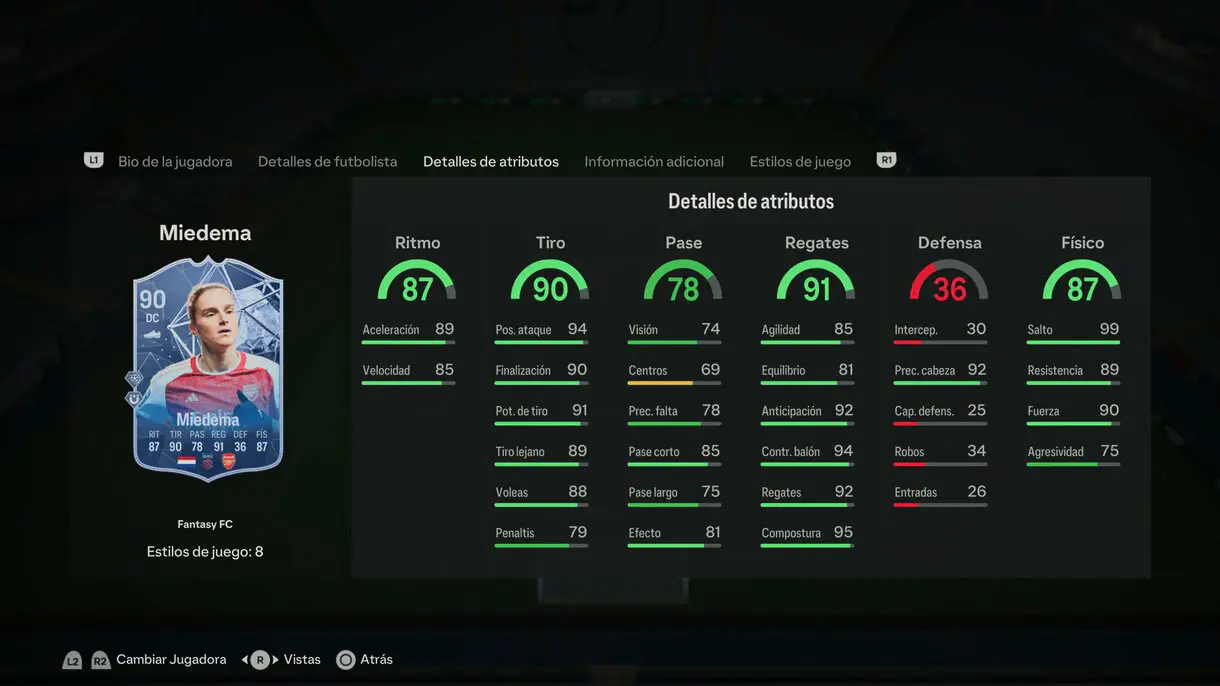This screenshot has width=1220, height=686.
Task: Show the Información adicional tab
Action: 654,161
